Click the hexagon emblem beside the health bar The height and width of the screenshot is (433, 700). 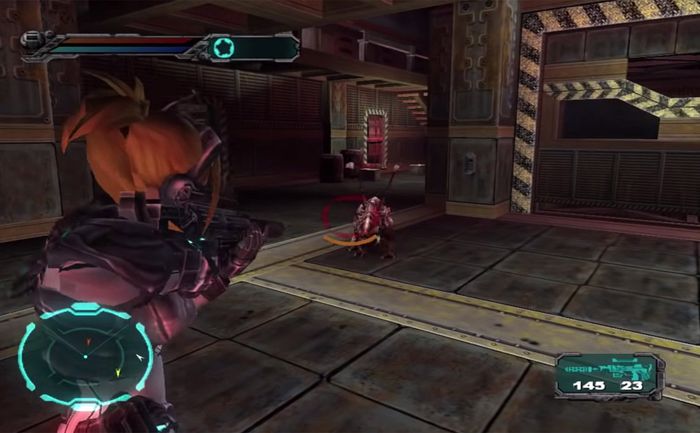[222, 46]
